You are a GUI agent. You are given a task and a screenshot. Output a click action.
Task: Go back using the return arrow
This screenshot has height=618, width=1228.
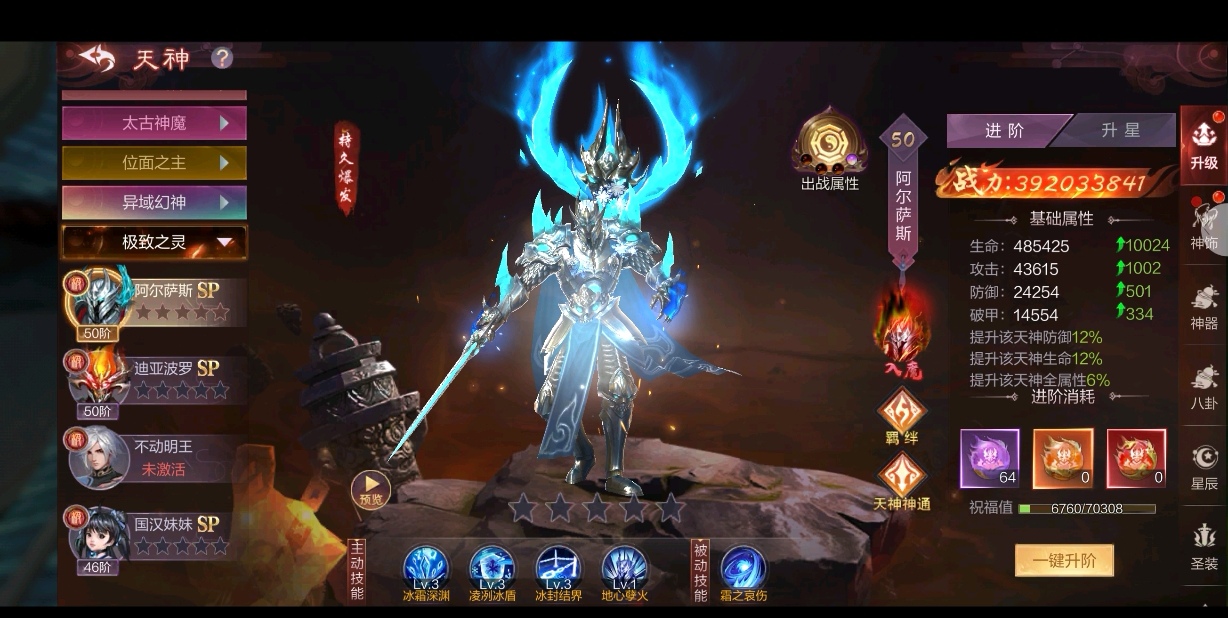pos(97,58)
